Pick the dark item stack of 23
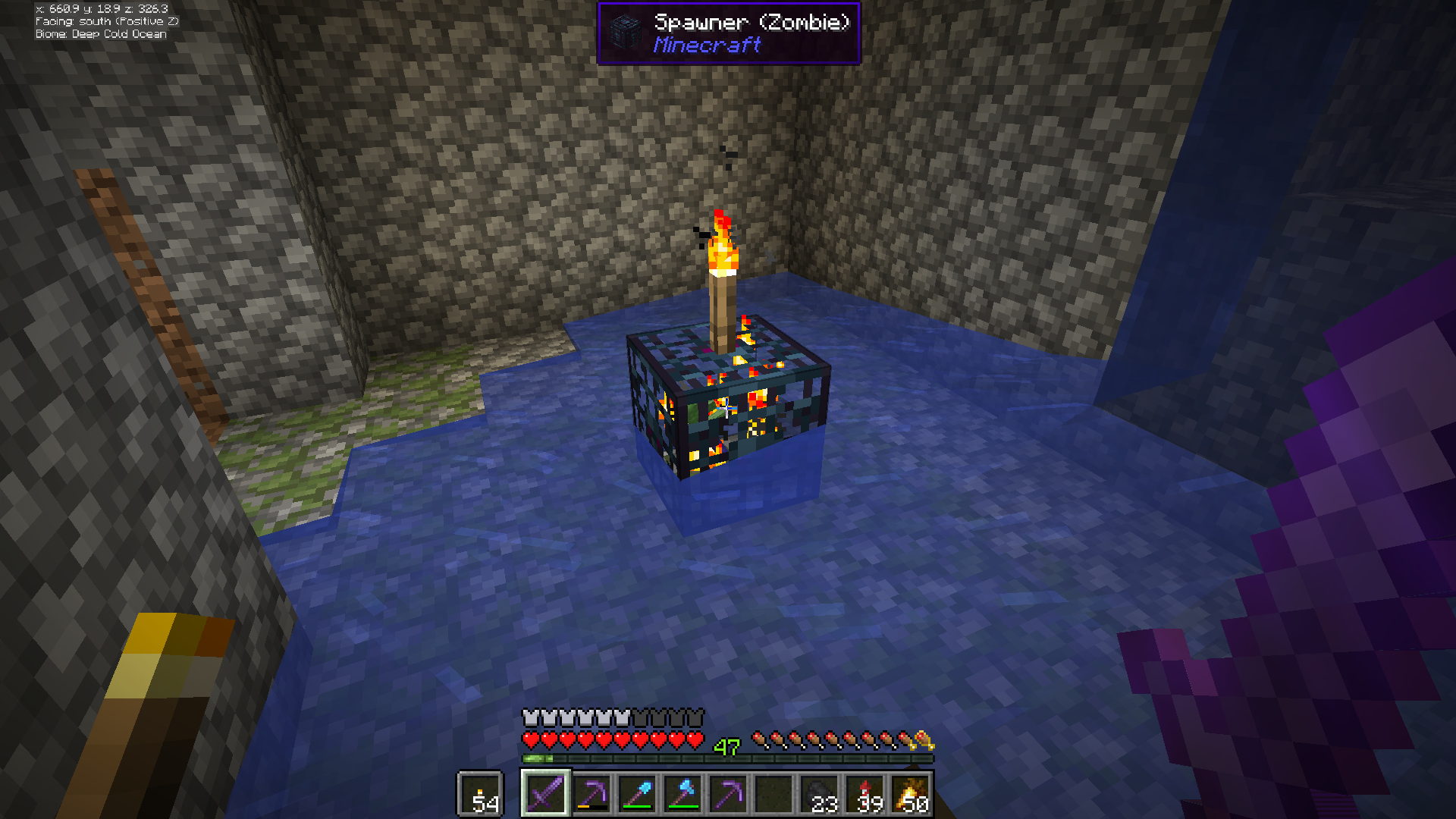 [821, 794]
